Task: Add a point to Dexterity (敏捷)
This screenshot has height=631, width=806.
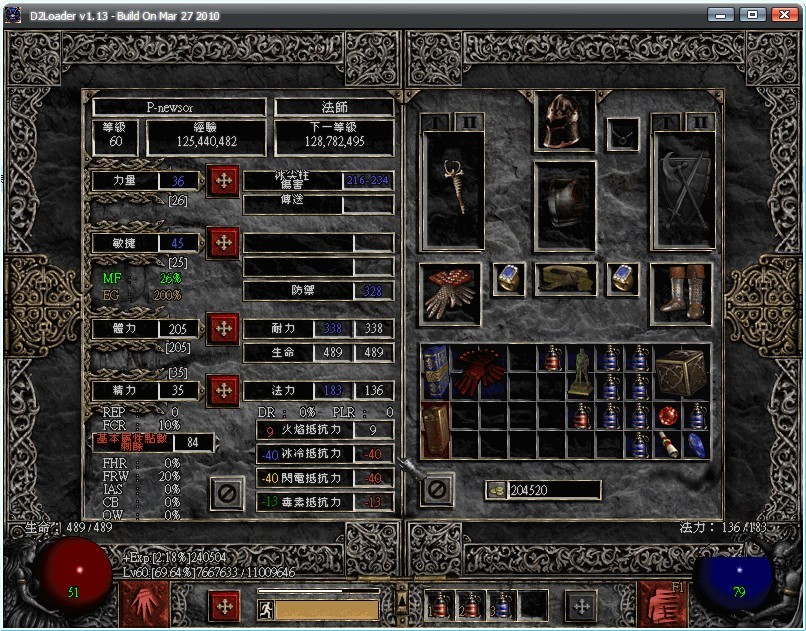Action: pos(222,243)
